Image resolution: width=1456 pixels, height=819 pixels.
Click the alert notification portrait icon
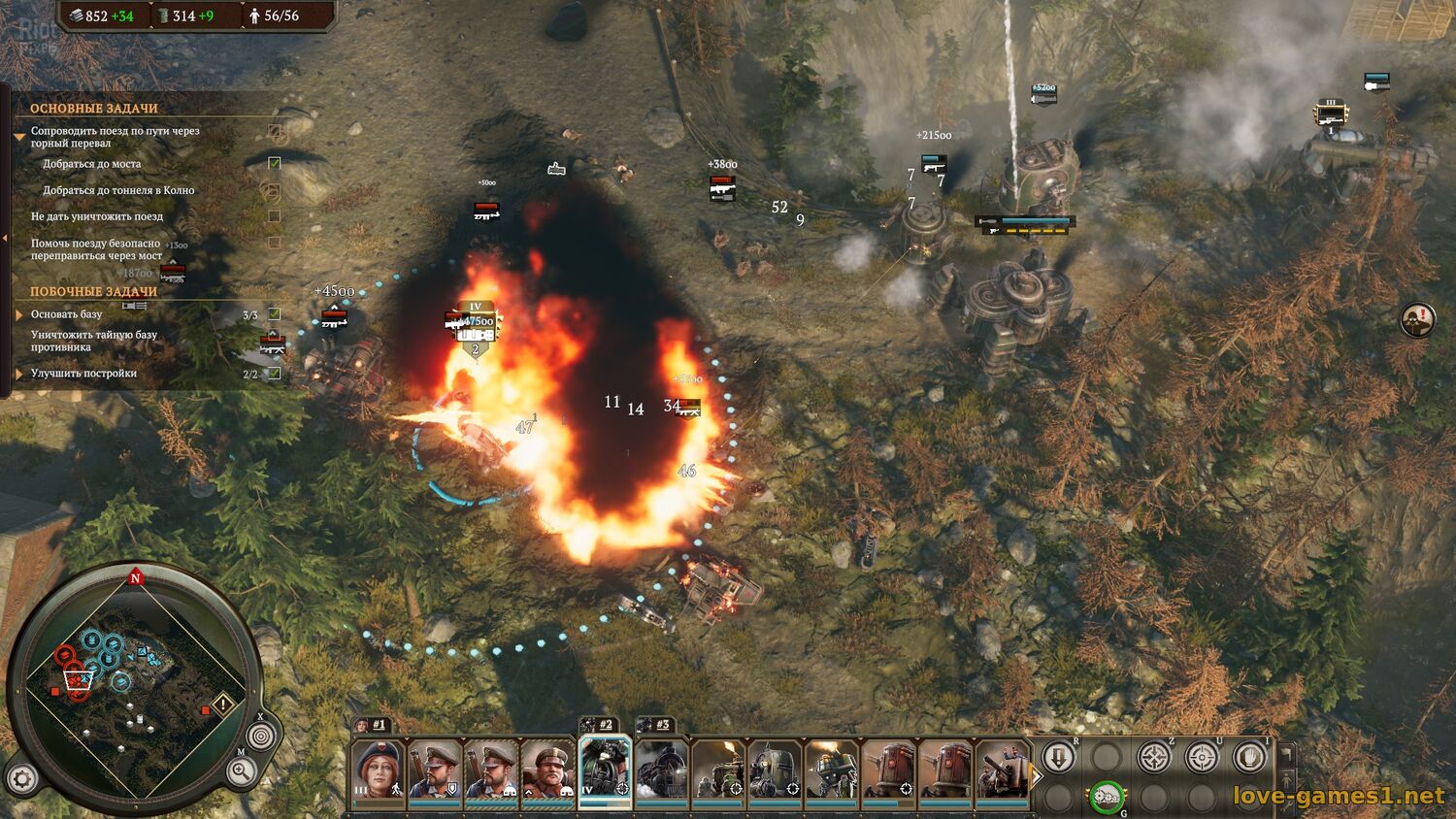tap(1417, 319)
